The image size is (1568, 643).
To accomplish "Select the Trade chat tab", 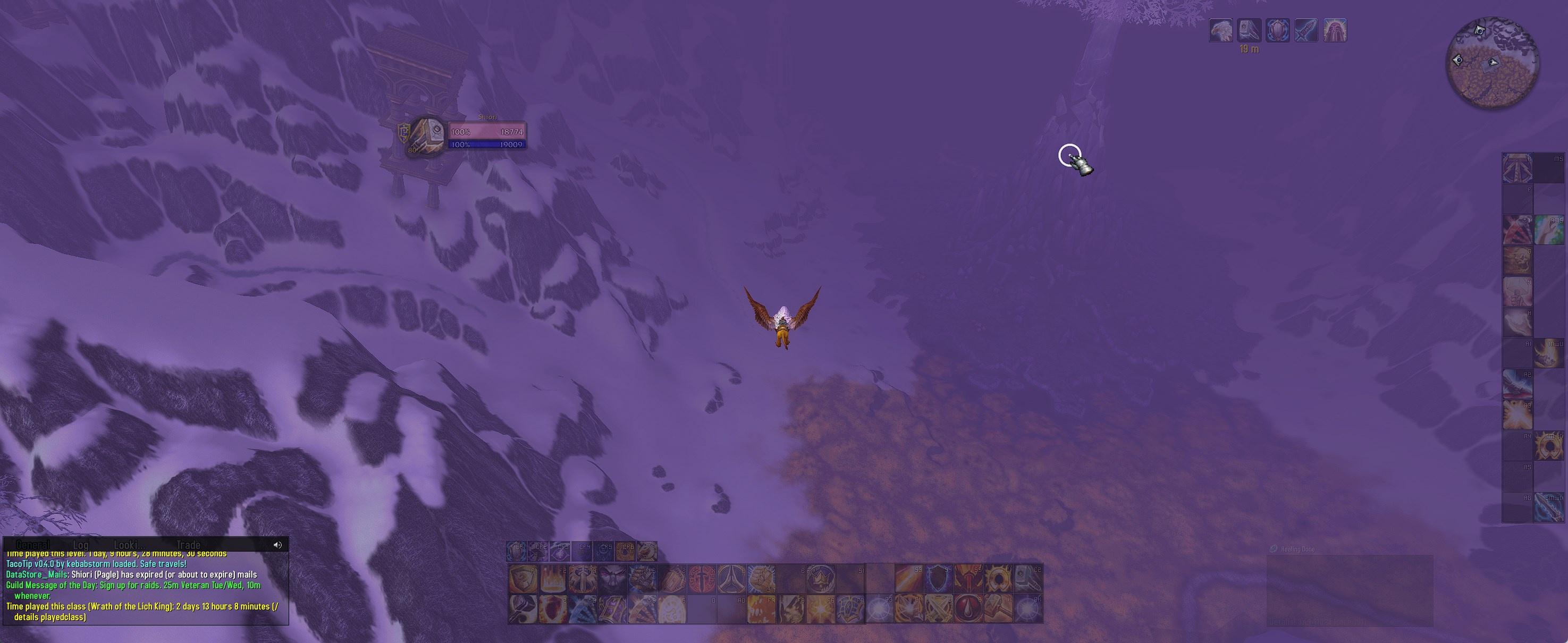I will pyautogui.click(x=188, y=545).
